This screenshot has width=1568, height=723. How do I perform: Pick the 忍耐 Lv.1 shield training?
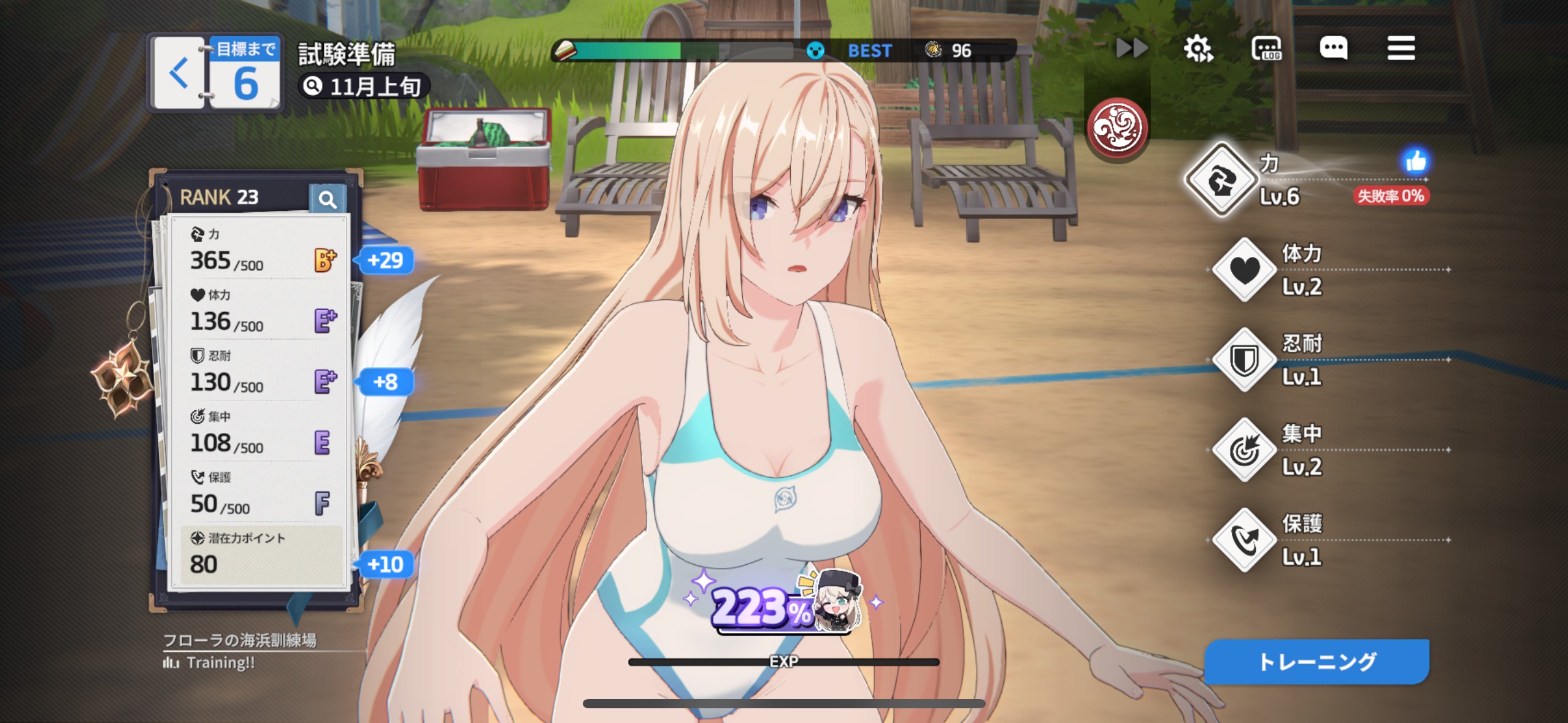[x=1245, y=360]
